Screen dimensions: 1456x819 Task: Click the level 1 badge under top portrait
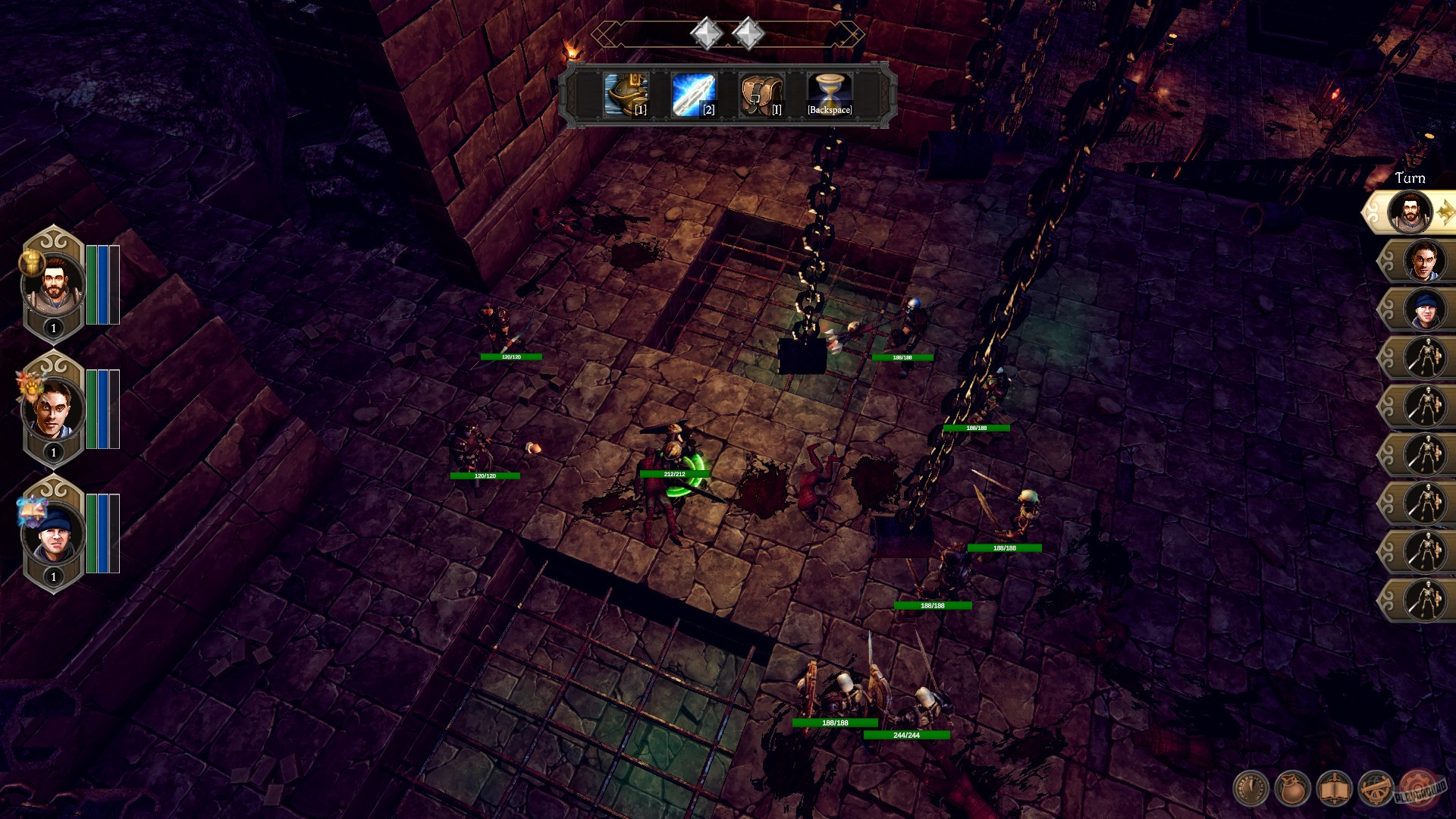click(x=52, y=329)
